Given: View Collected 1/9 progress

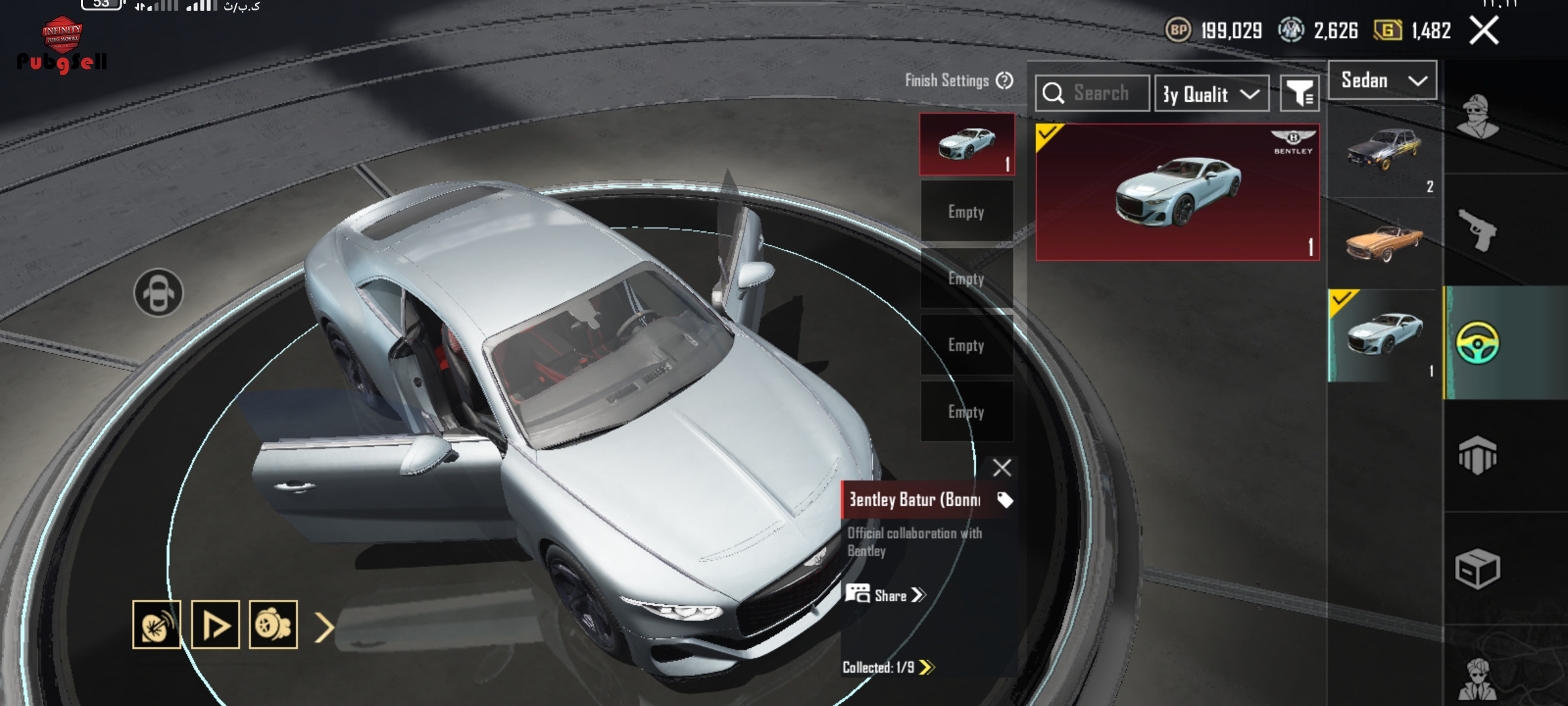Looking at the screenshot, I should click(x=888, y=667).
